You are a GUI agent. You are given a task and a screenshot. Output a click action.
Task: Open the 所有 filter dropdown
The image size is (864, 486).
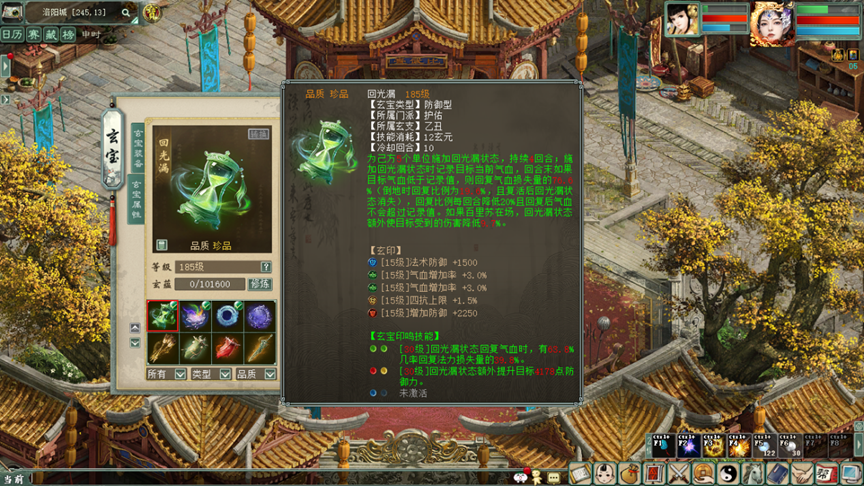[x=180, y=374]
